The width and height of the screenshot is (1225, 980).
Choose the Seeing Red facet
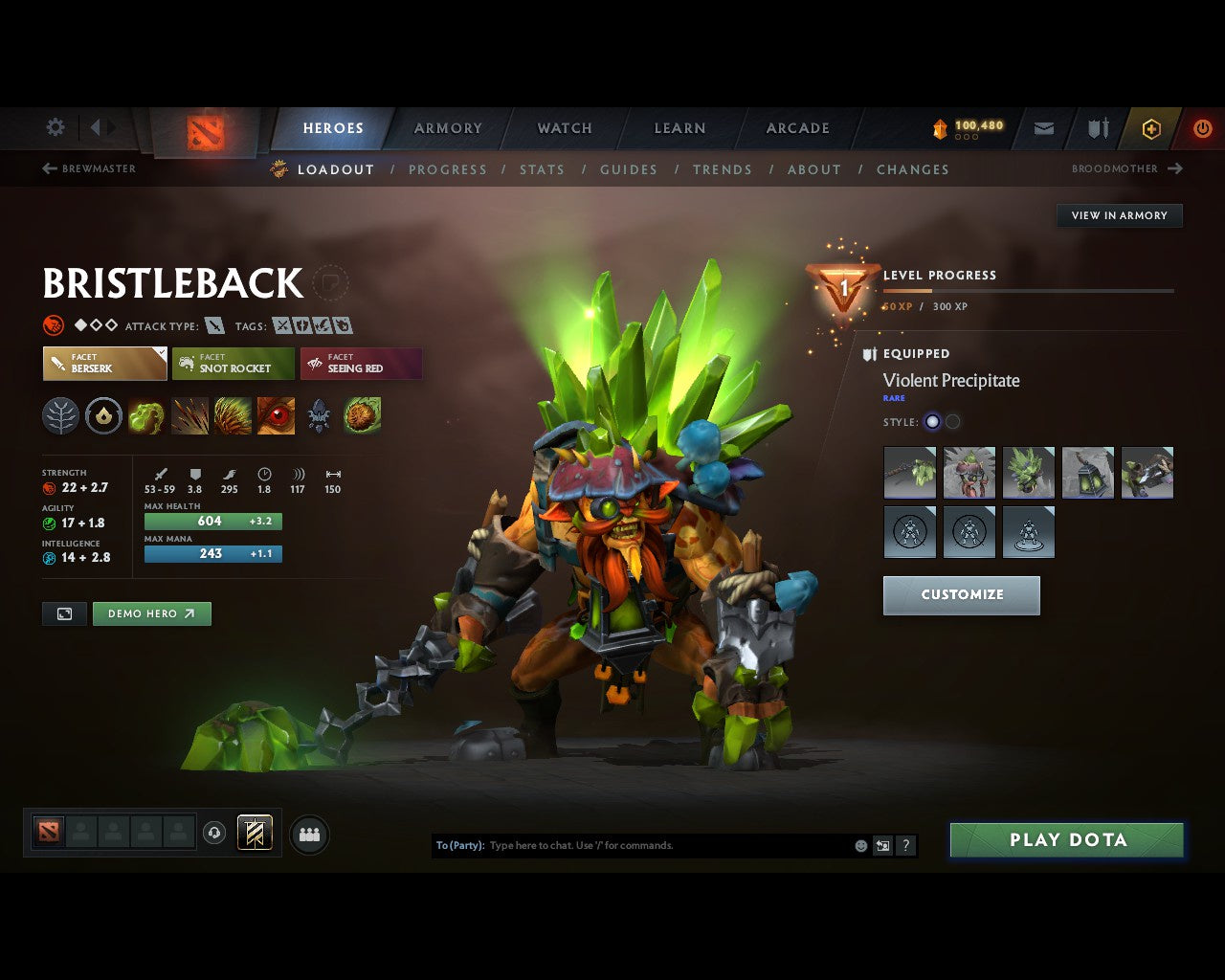point(361,364)
